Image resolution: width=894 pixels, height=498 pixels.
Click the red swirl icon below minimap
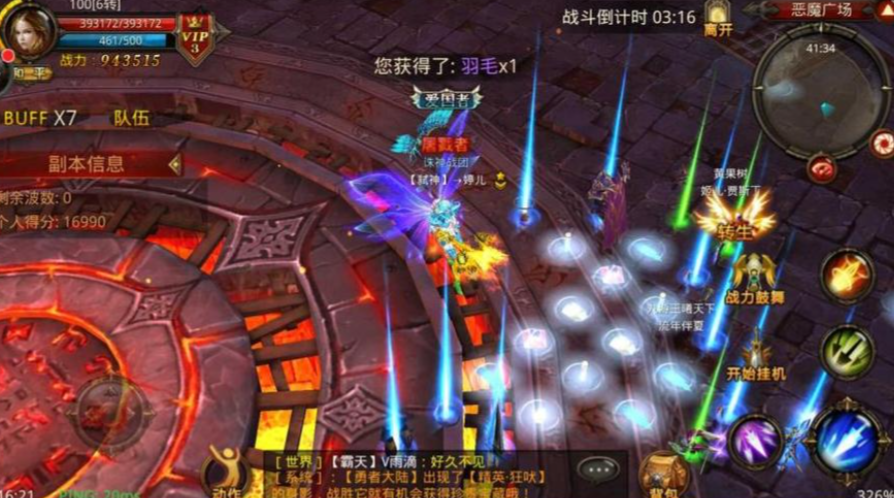coord(822,168)
